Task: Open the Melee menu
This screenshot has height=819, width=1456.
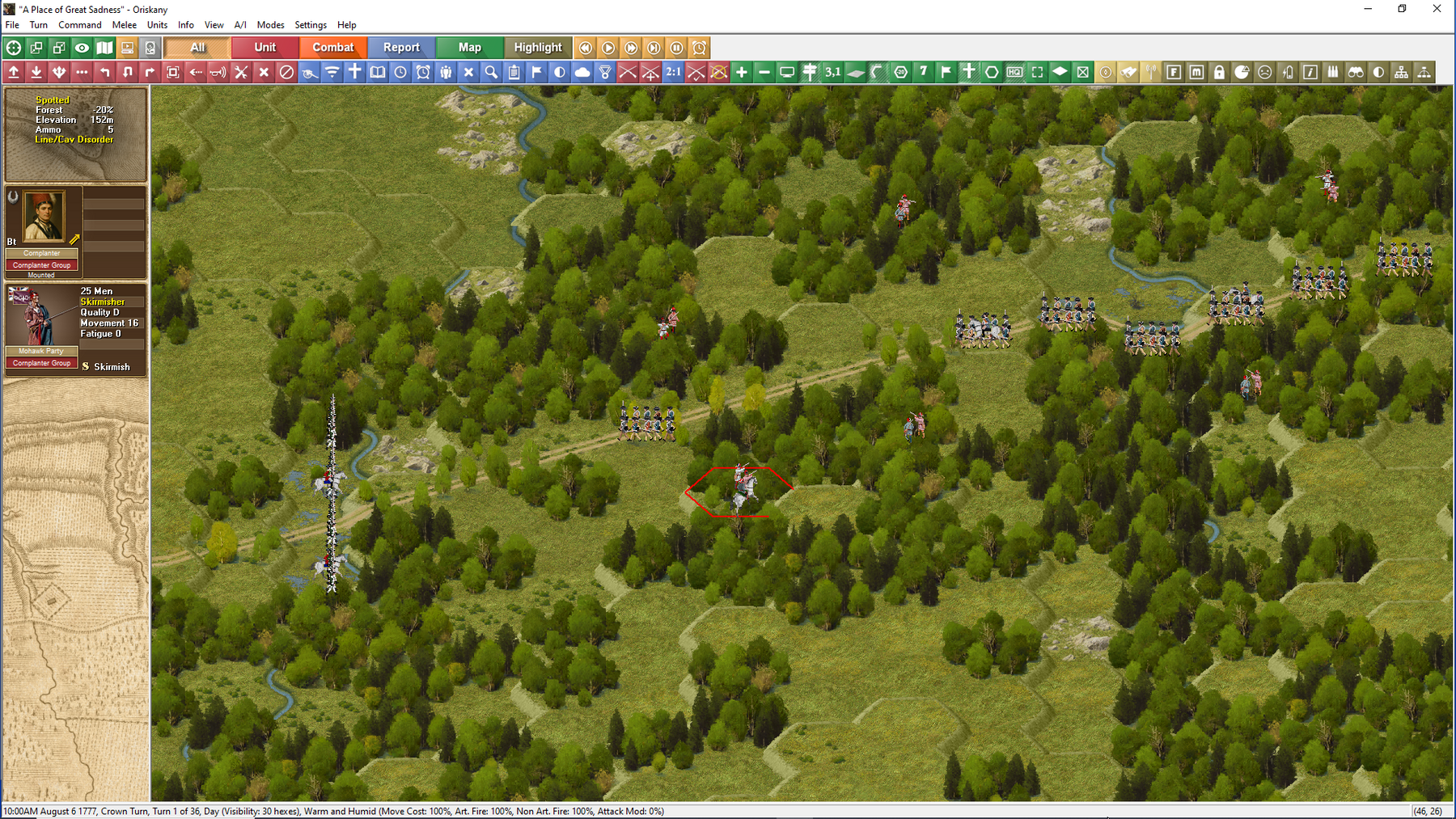Action: click(124, 25)
